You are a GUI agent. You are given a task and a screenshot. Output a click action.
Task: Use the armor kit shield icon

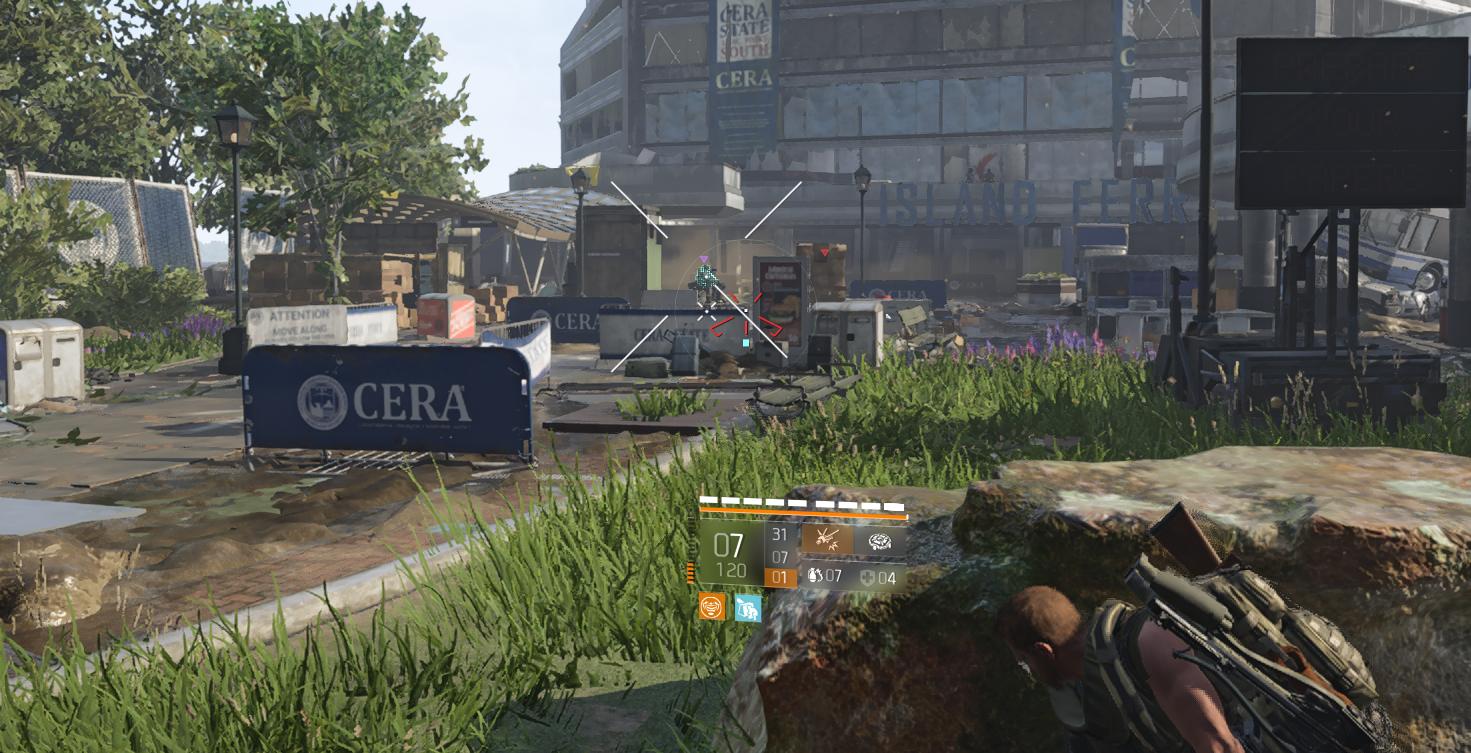(866, 577)
